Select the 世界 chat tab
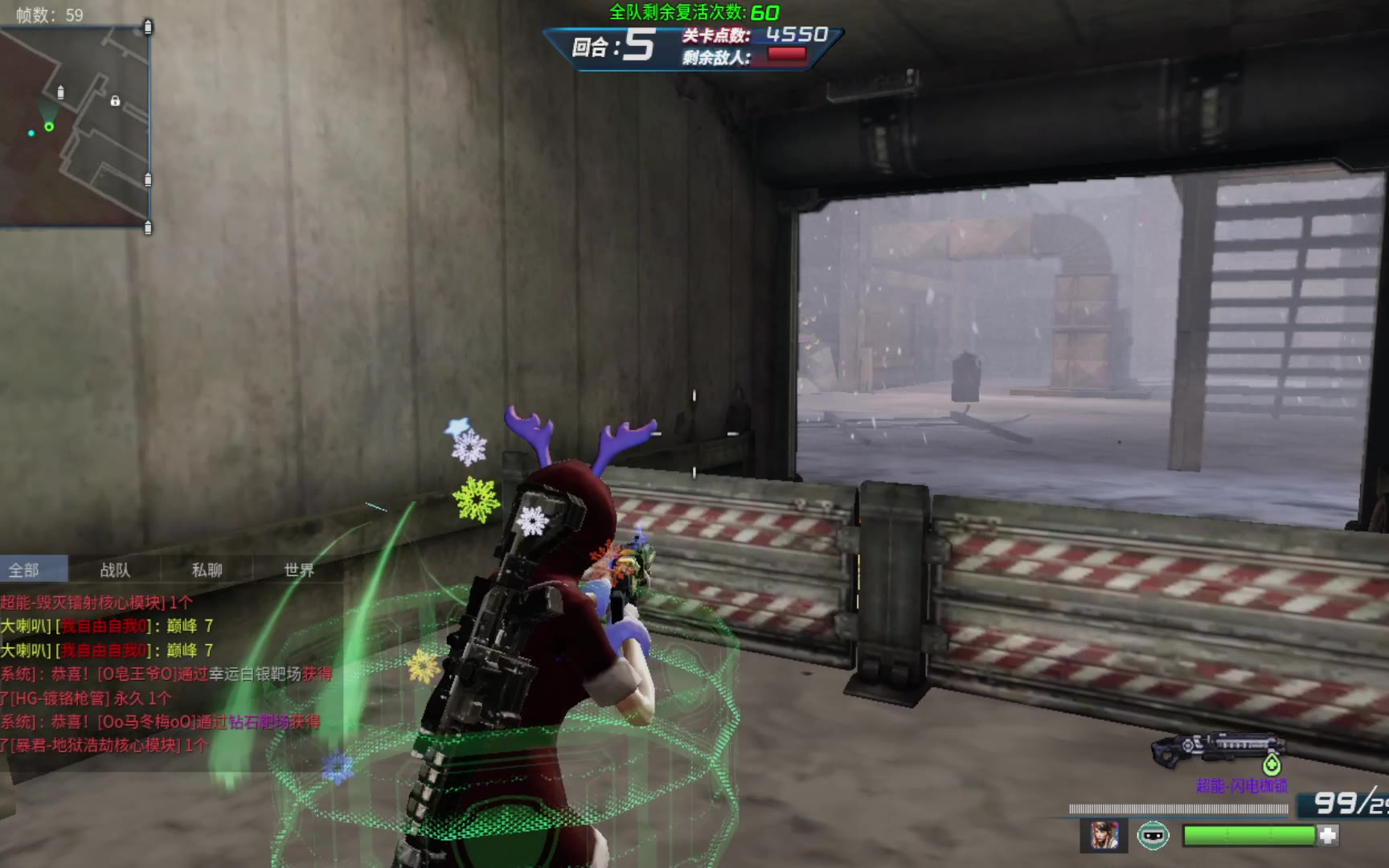This screenshot has width=1389, height=868. (299, 570)
